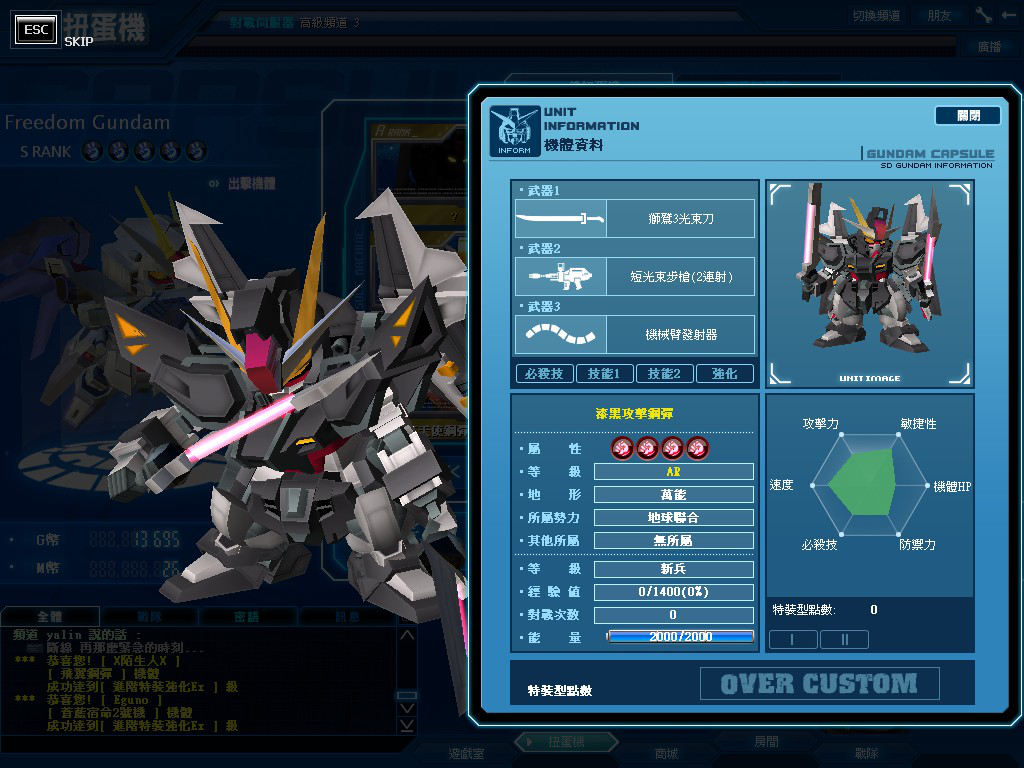
Task: Go to 遊戲室 game room in navigation
Action: coord(466,753)
